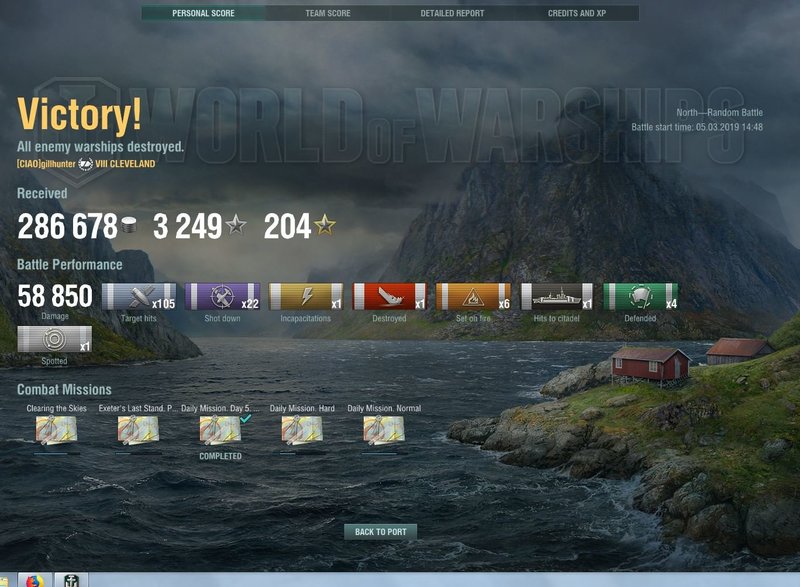Select the Shot down ribbon

pos(222,297)
